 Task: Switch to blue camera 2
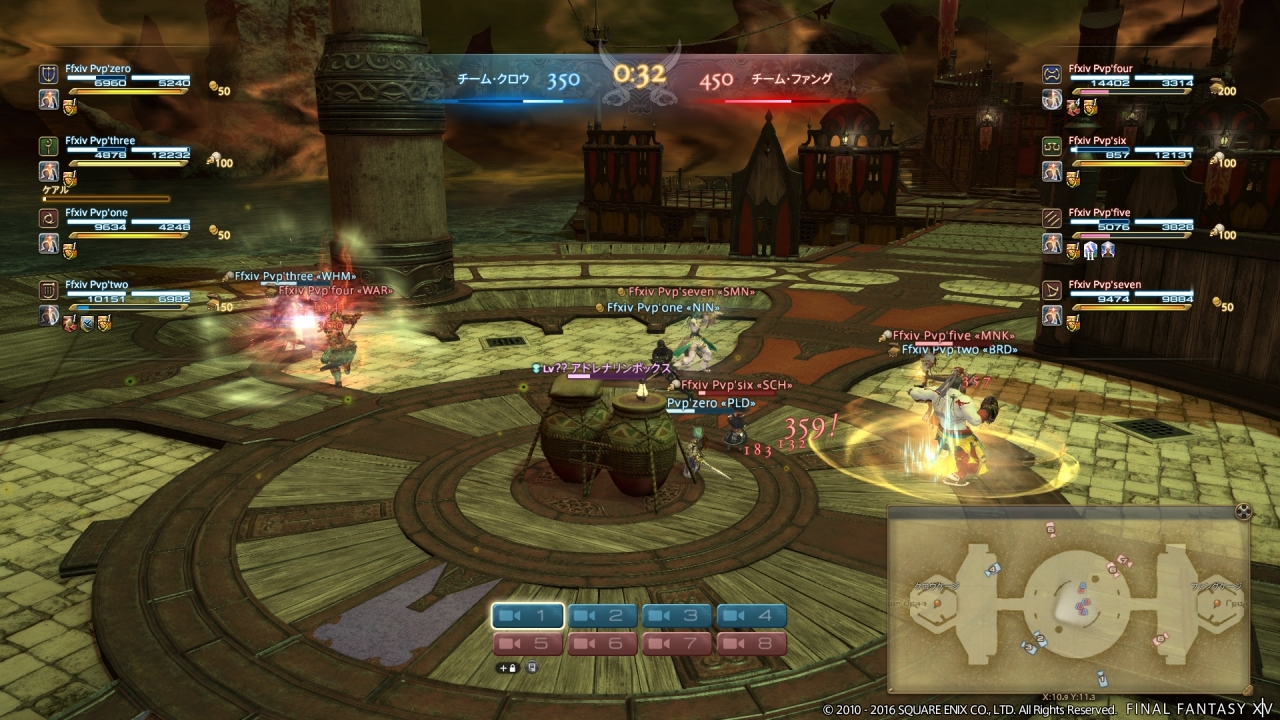point(602,616)
